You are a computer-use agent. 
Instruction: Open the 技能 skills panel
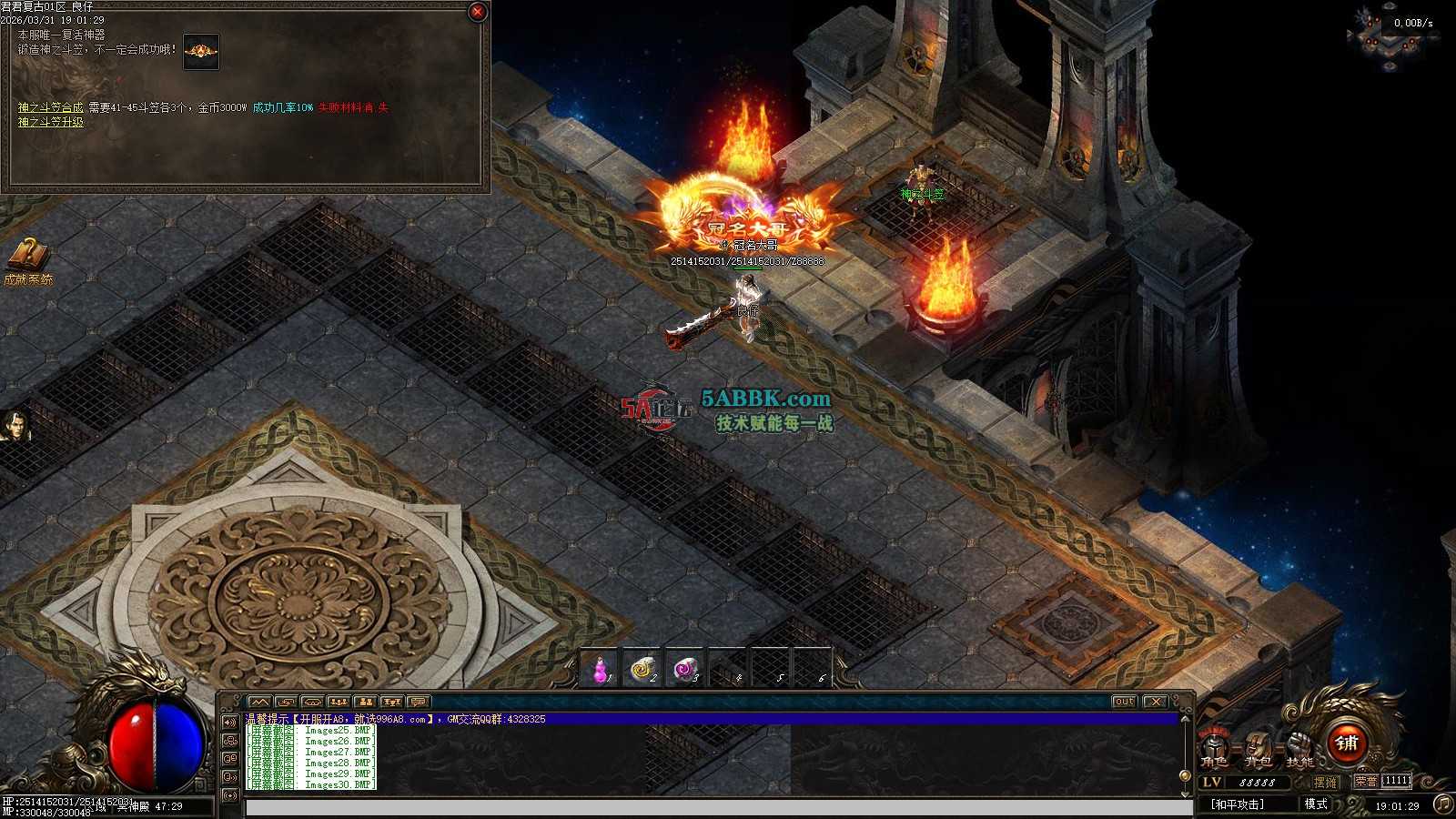point(1300,748)
